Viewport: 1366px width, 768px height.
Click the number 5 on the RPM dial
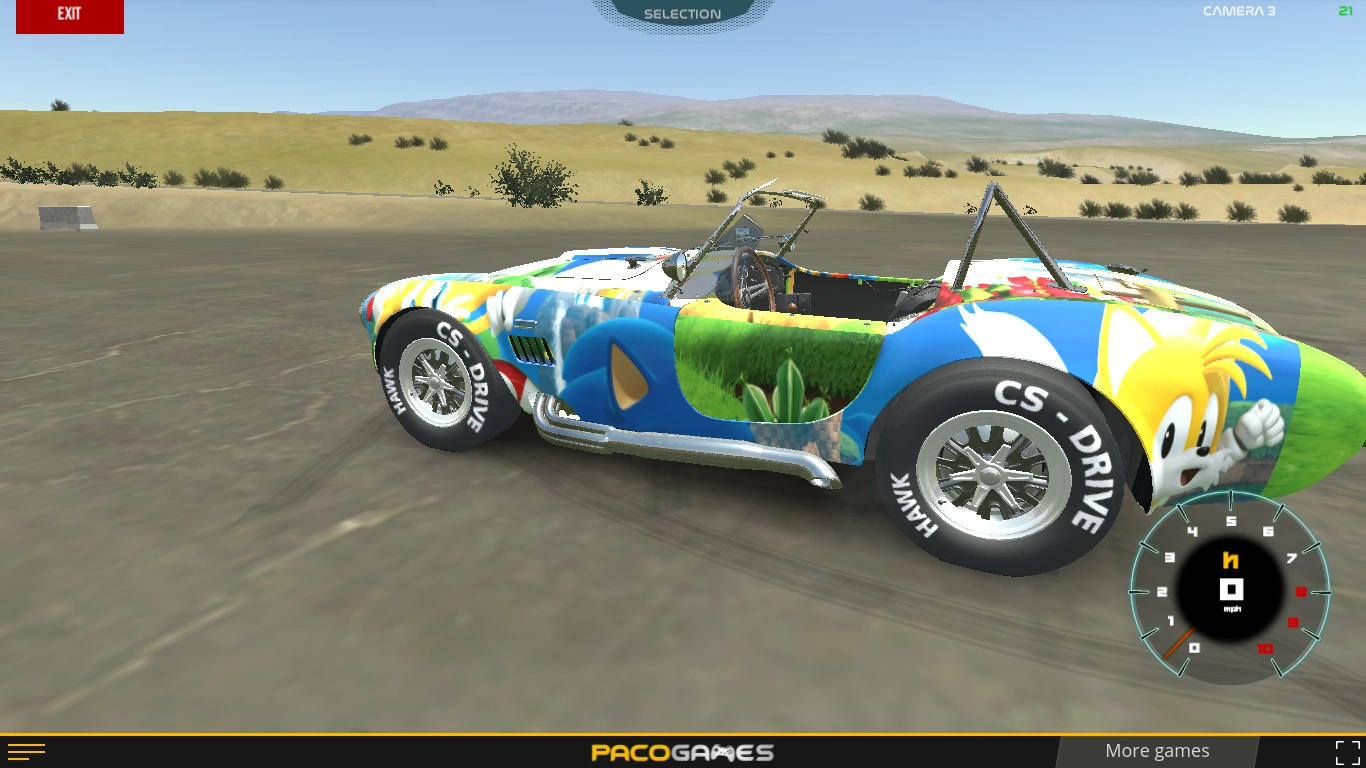tap(1230, 521)
